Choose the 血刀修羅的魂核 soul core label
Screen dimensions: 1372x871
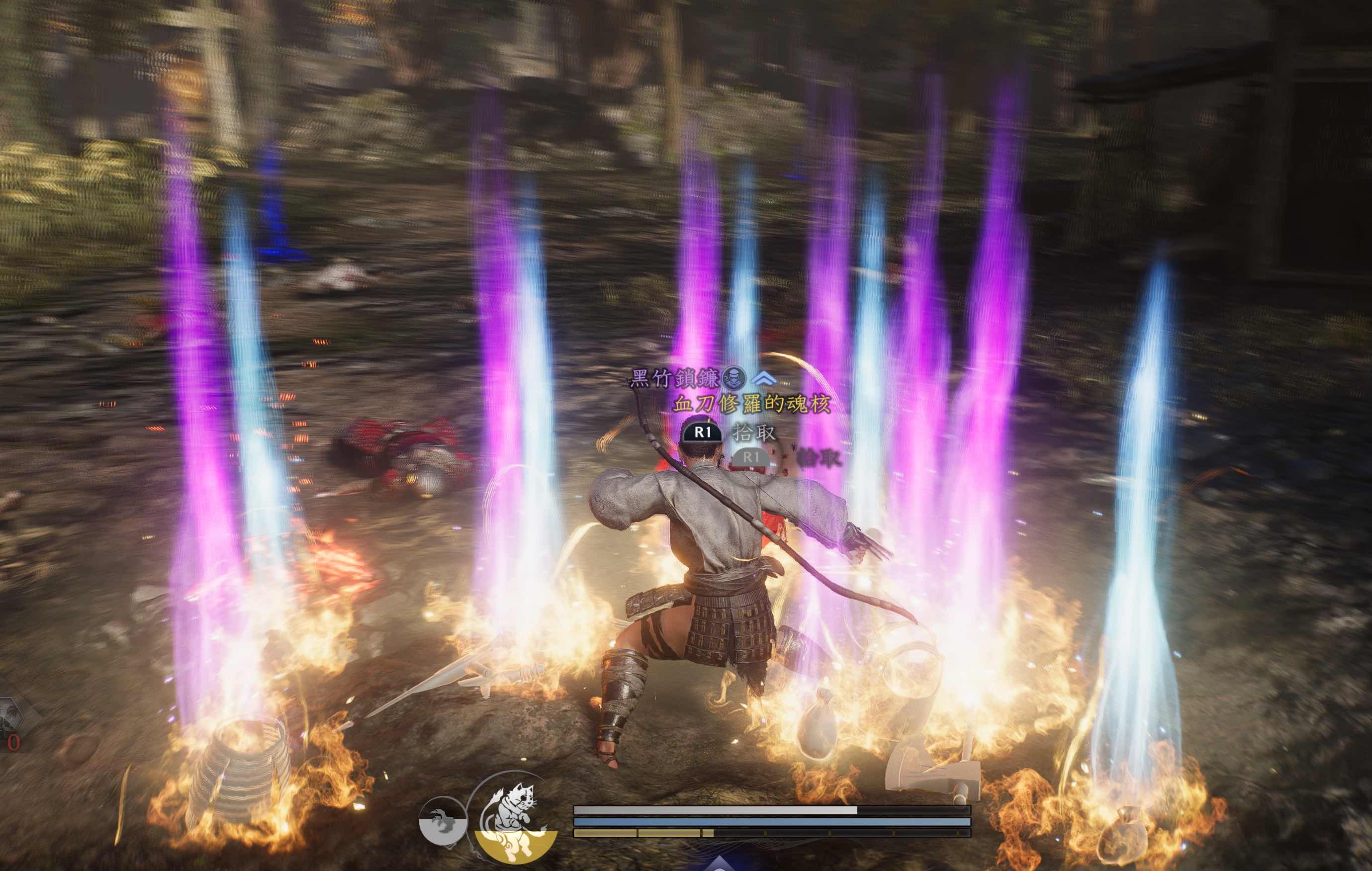tap(751, 404)
